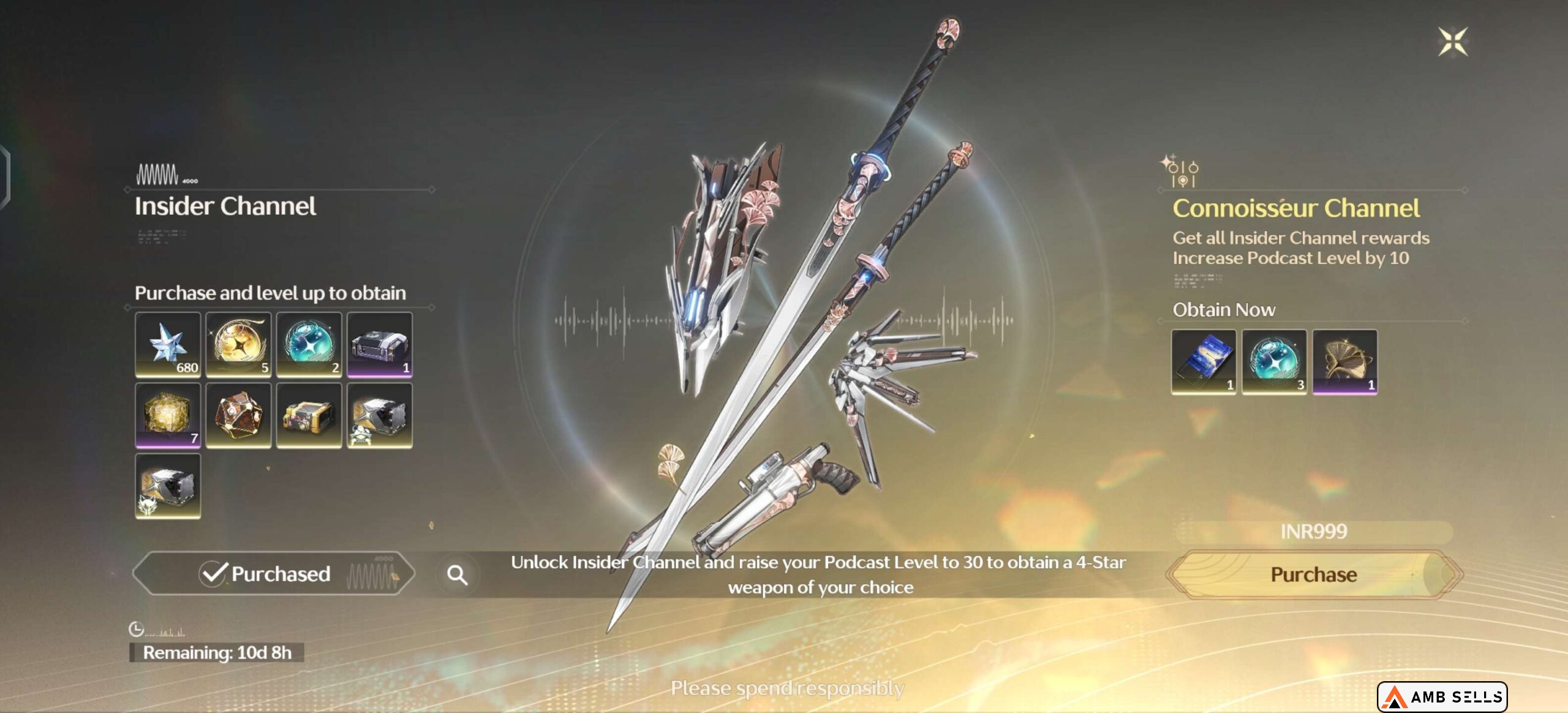The height and width of the screenshot is (713, 1568).
Task: Inspect the golden ginkgo leaf reward
Action: click(x=1344, y=361)
